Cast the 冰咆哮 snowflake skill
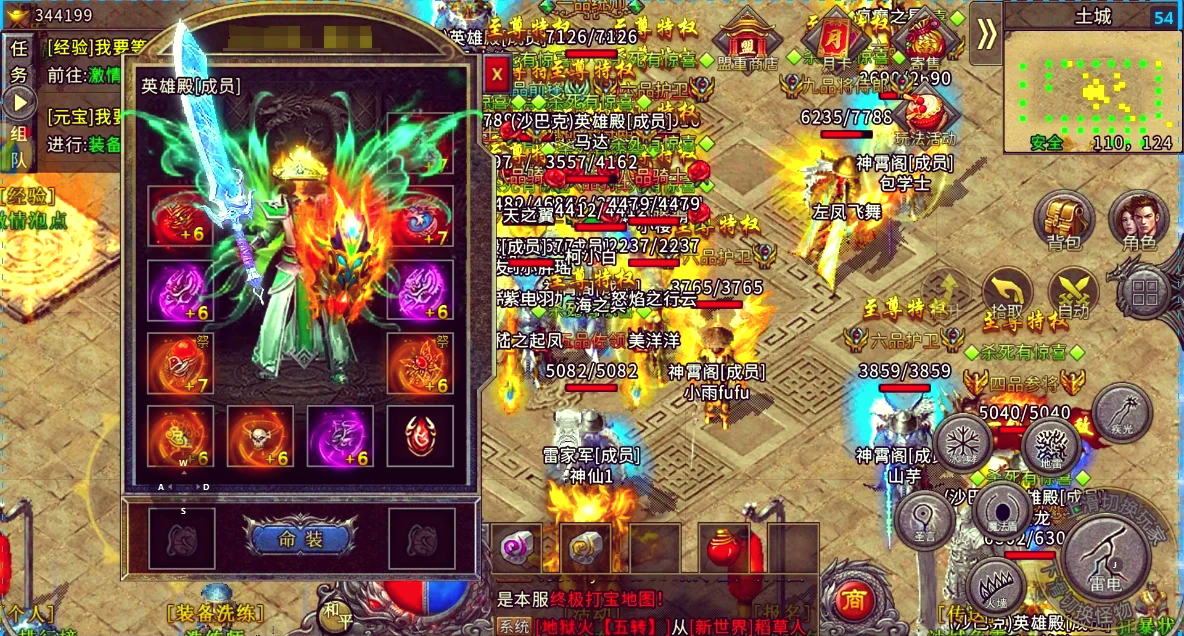Screen dimensions: 1184x636 point(962,440)
